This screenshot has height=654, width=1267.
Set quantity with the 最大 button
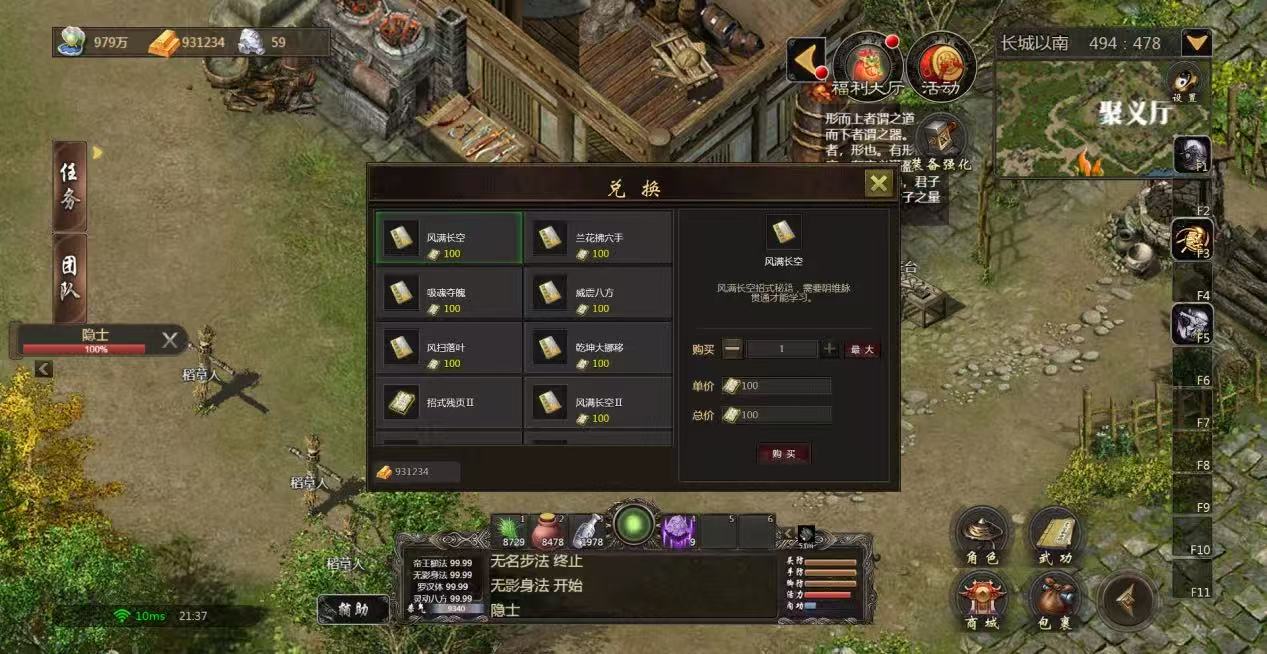pos(862,349)
